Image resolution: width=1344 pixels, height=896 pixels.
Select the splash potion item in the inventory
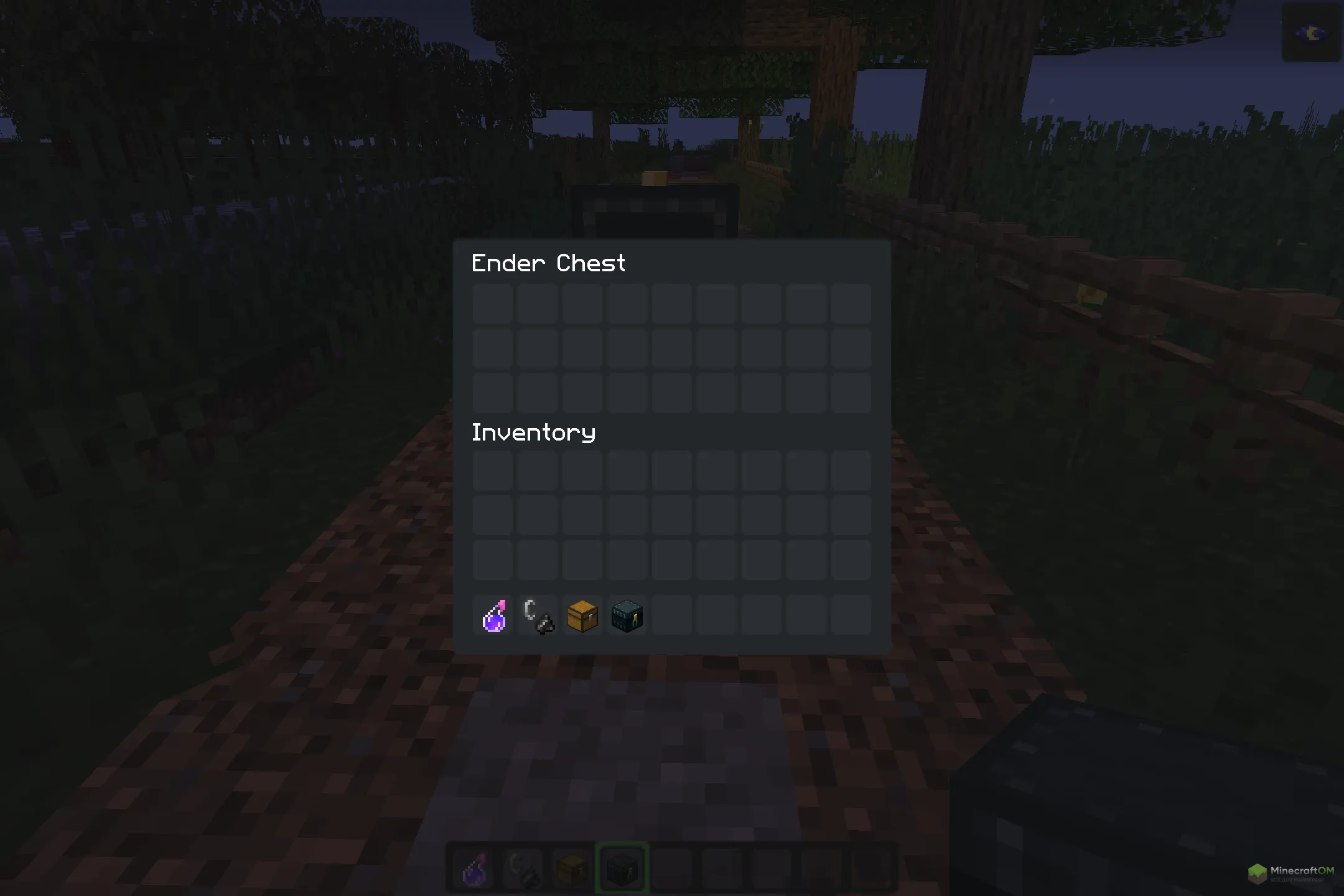tap(493, 615)
